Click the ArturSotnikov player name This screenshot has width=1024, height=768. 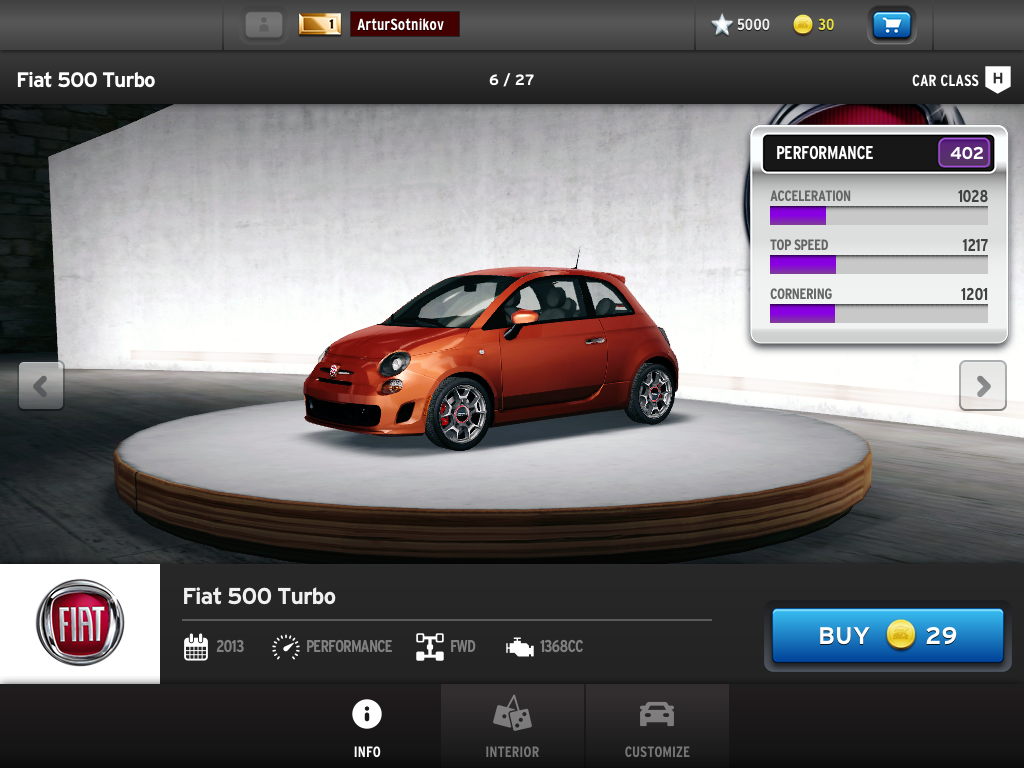point(404,25)
